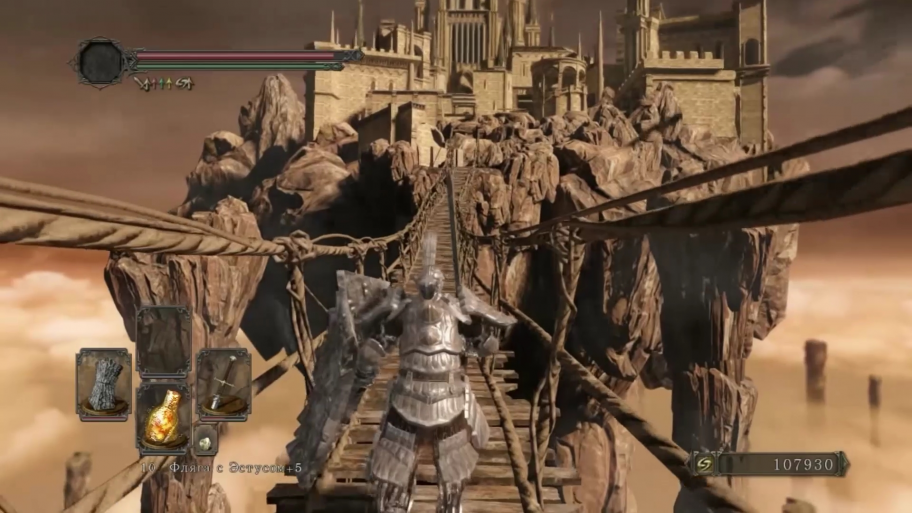The image size is (912, 513).
Task: Select the Estus Flask item slot
Action: 163,418
